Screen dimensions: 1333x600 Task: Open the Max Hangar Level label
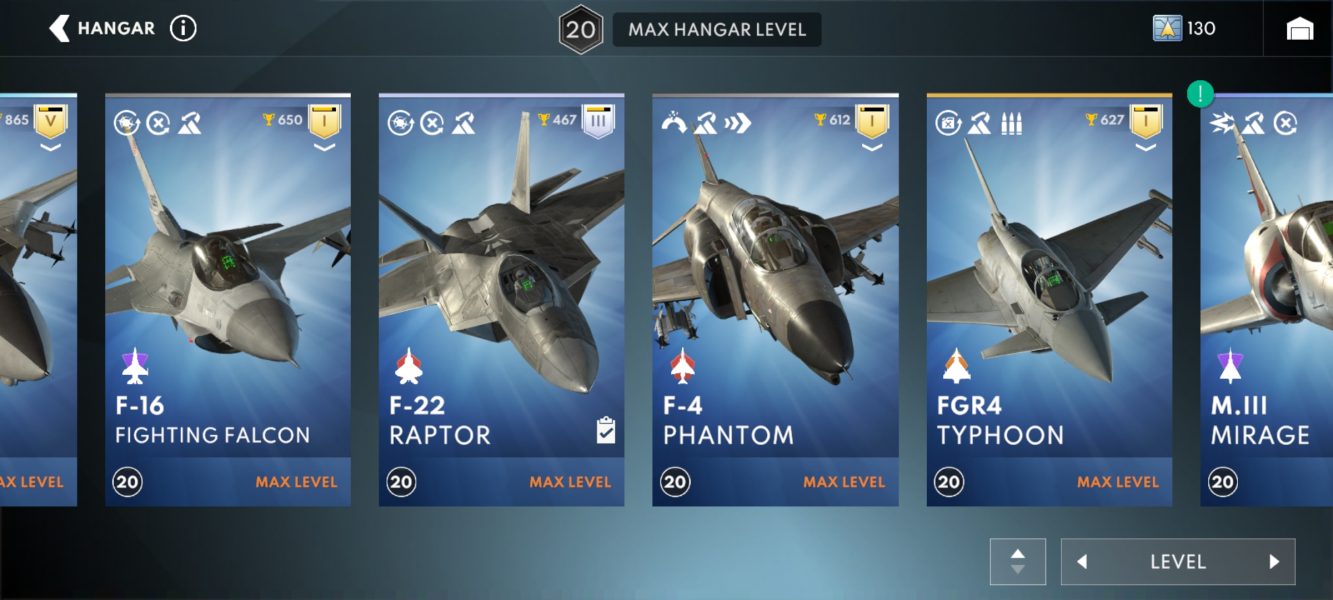(716, 29)
